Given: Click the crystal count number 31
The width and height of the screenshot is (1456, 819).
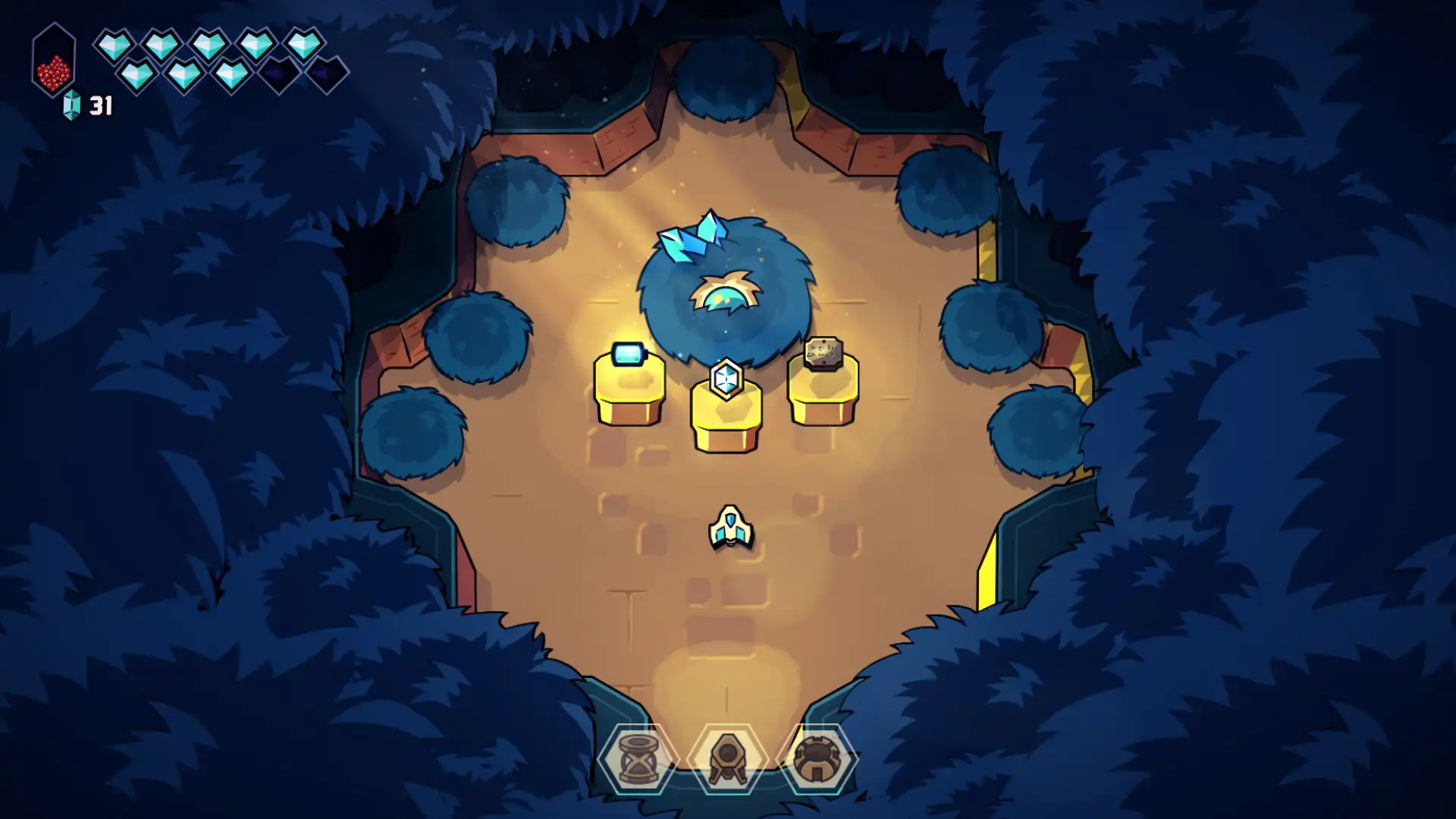Looking at the screenshot, I should [102, 106].
